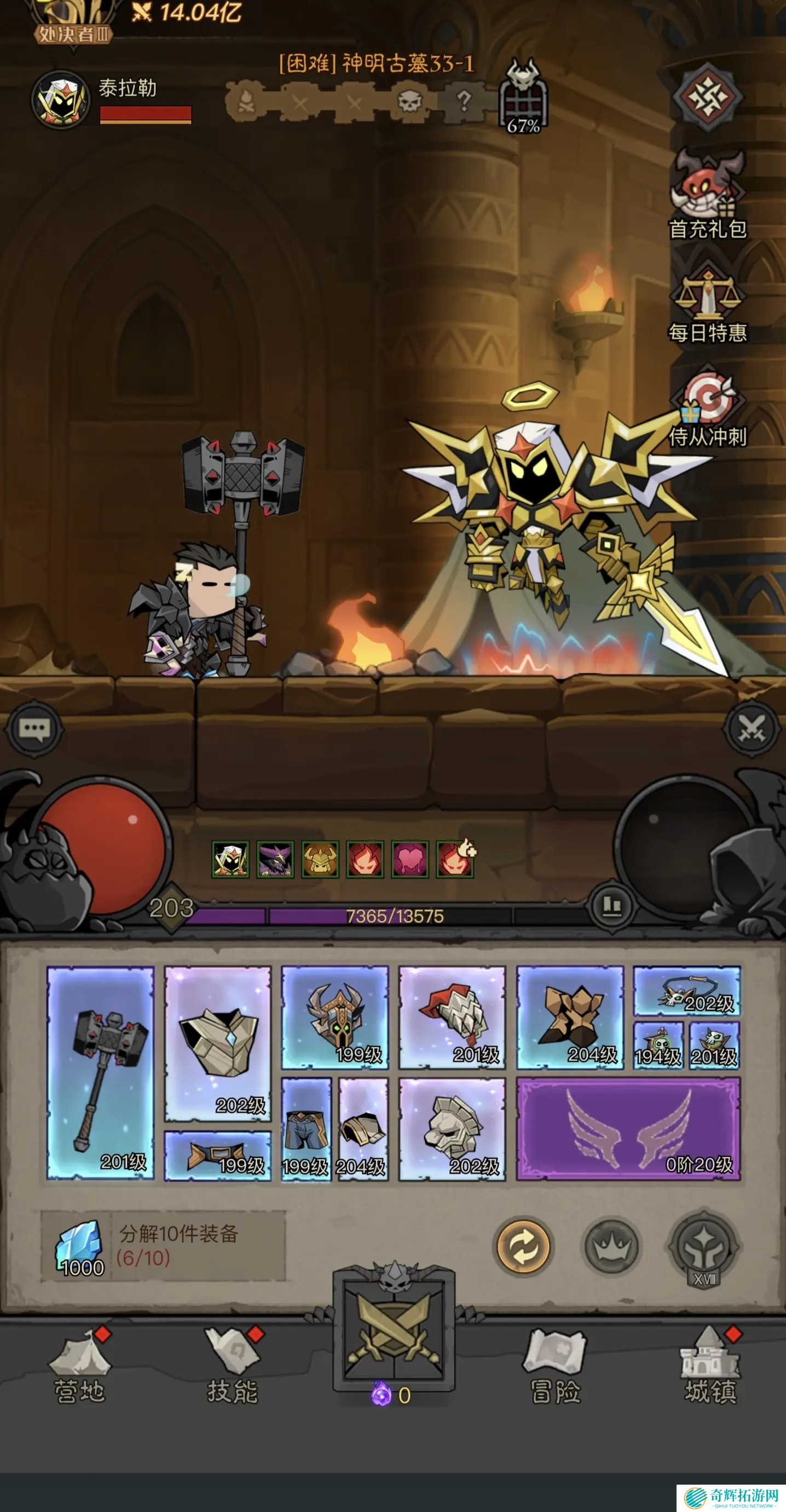This screenshot has height=1512, width=786.
Task: Open the 泰拉勒 hero portrait
Action: (x=61, y=100)
